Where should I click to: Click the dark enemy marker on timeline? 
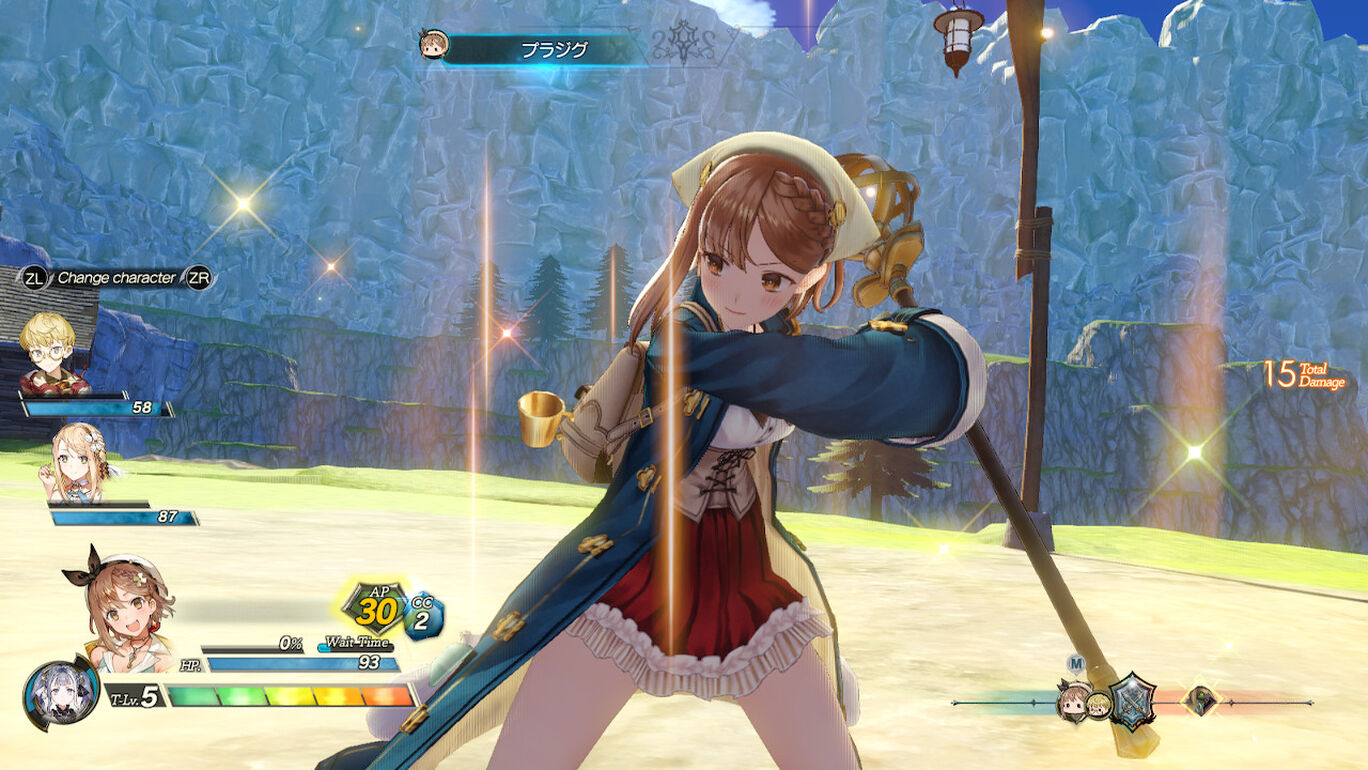(1198, 701)
